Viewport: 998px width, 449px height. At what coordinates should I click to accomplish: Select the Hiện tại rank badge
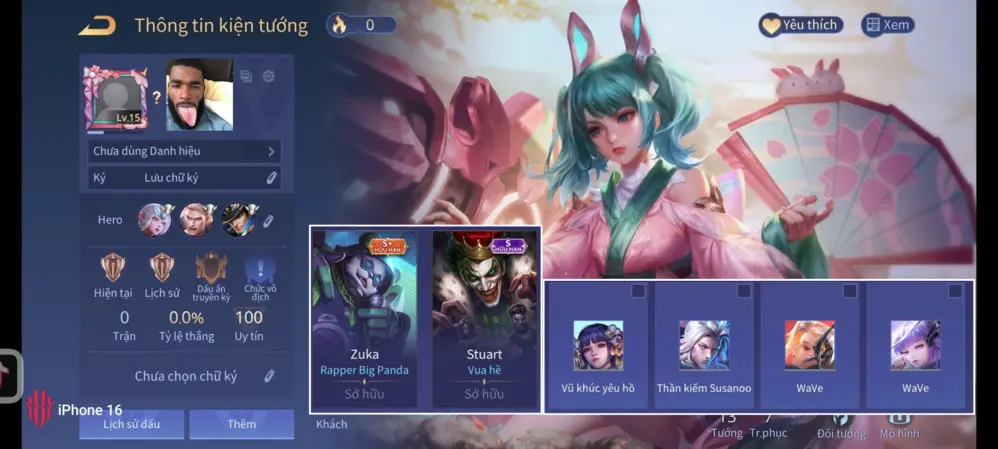coord(113,268)
